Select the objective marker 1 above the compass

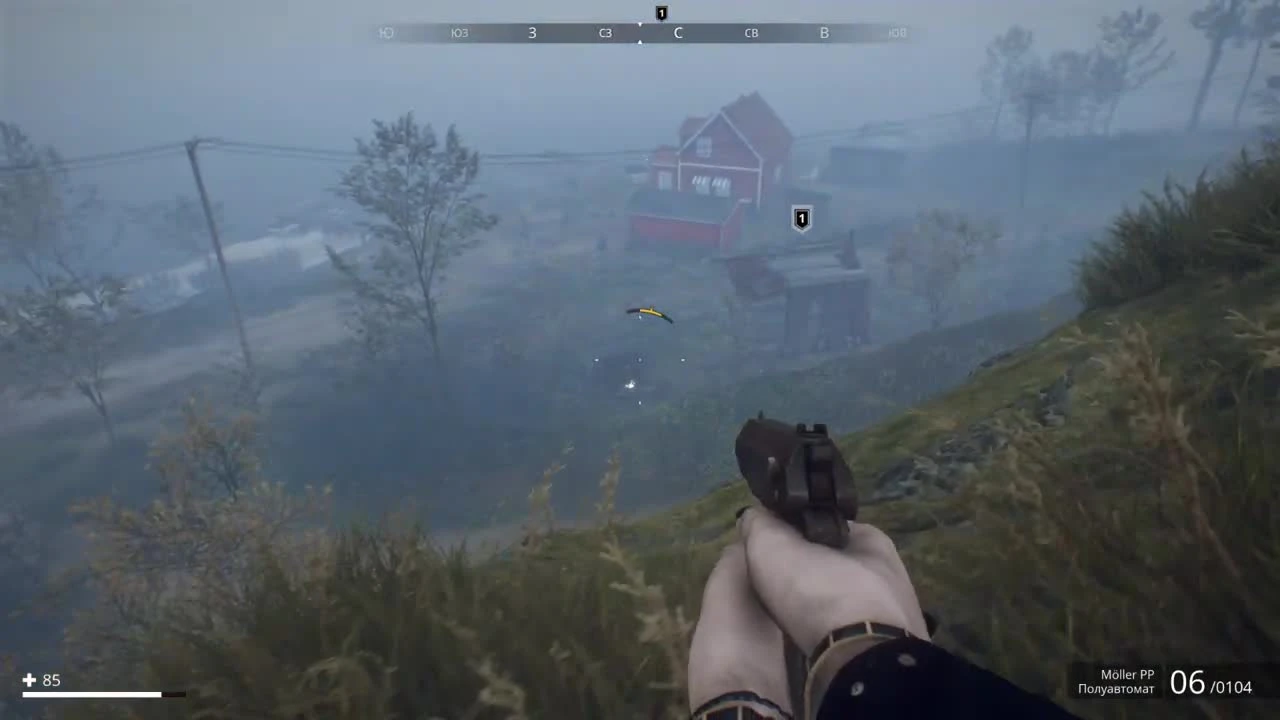pos(660,13)
